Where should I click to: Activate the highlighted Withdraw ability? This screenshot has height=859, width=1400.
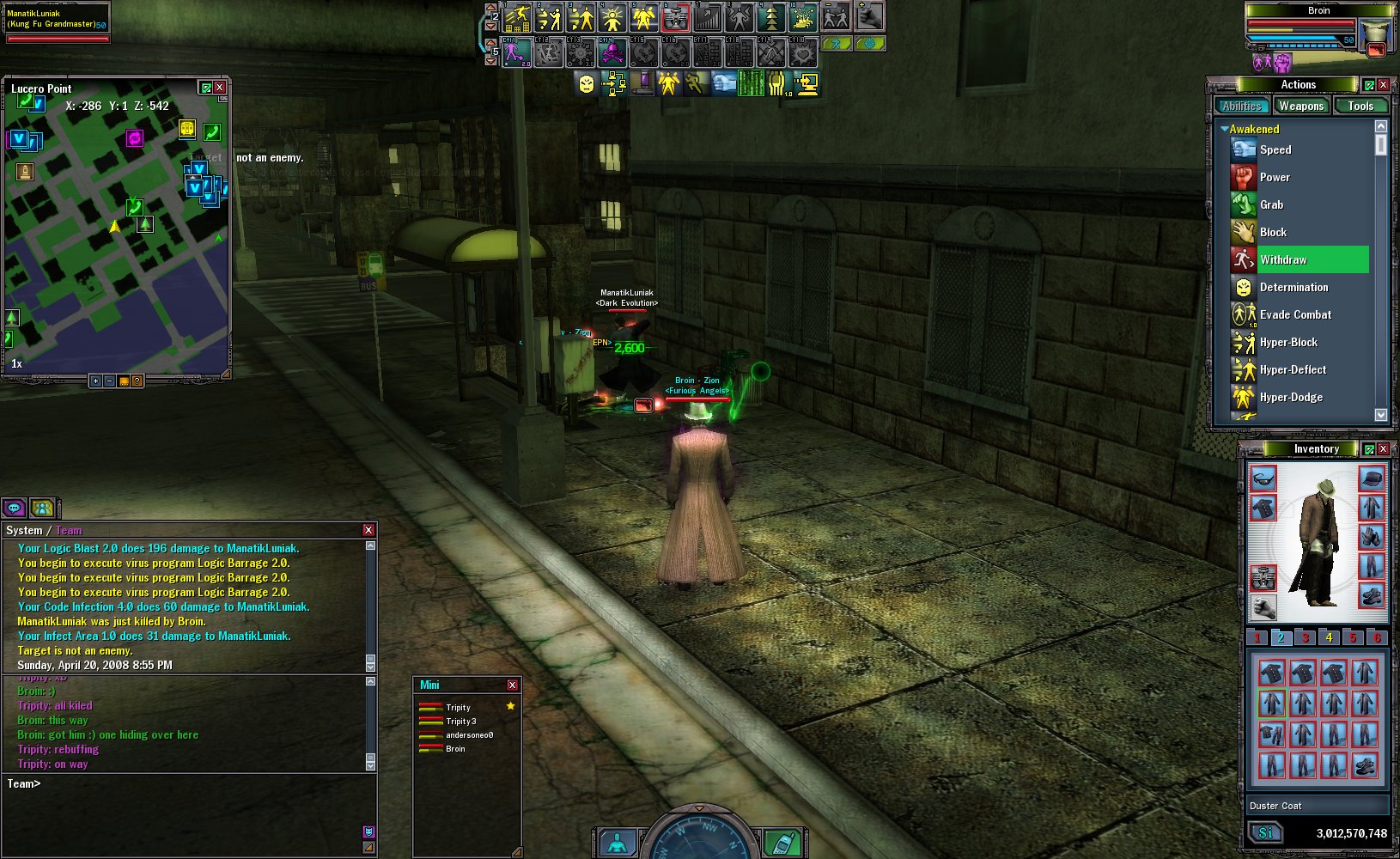(1283, 259)
